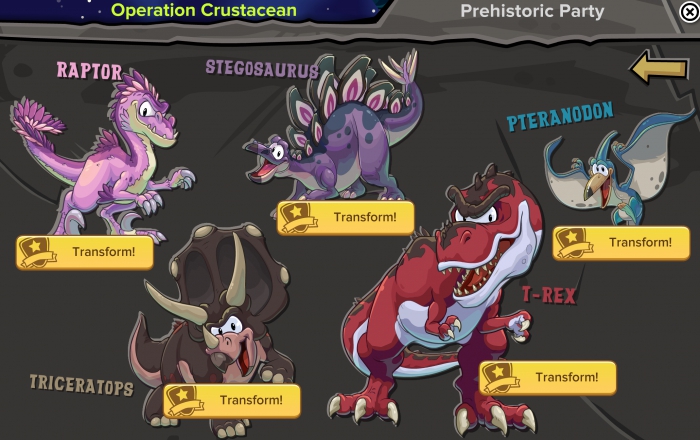Image resolution: width=700 pixels, height=440 pixels.
Task: Switch to the Prehistoric Party tab
Action: point(531,12)
